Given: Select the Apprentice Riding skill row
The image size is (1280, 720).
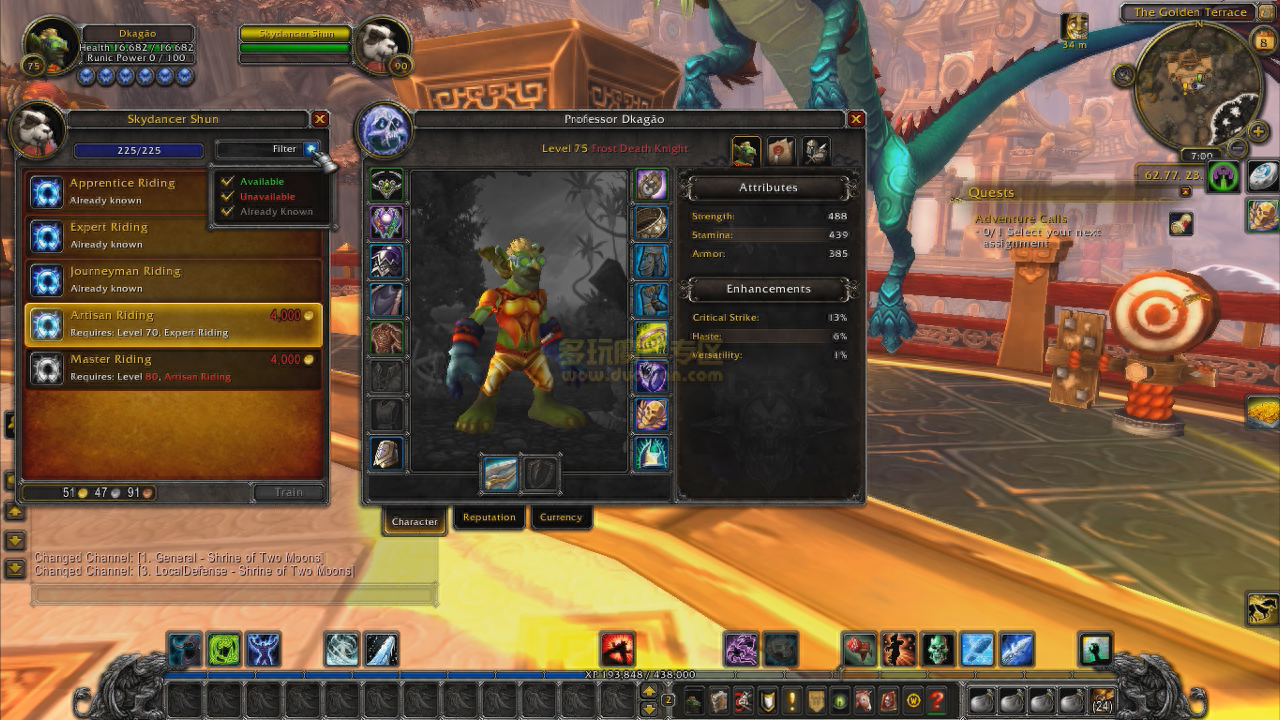Looking at the screenshot, I should (x=173, y=191).
